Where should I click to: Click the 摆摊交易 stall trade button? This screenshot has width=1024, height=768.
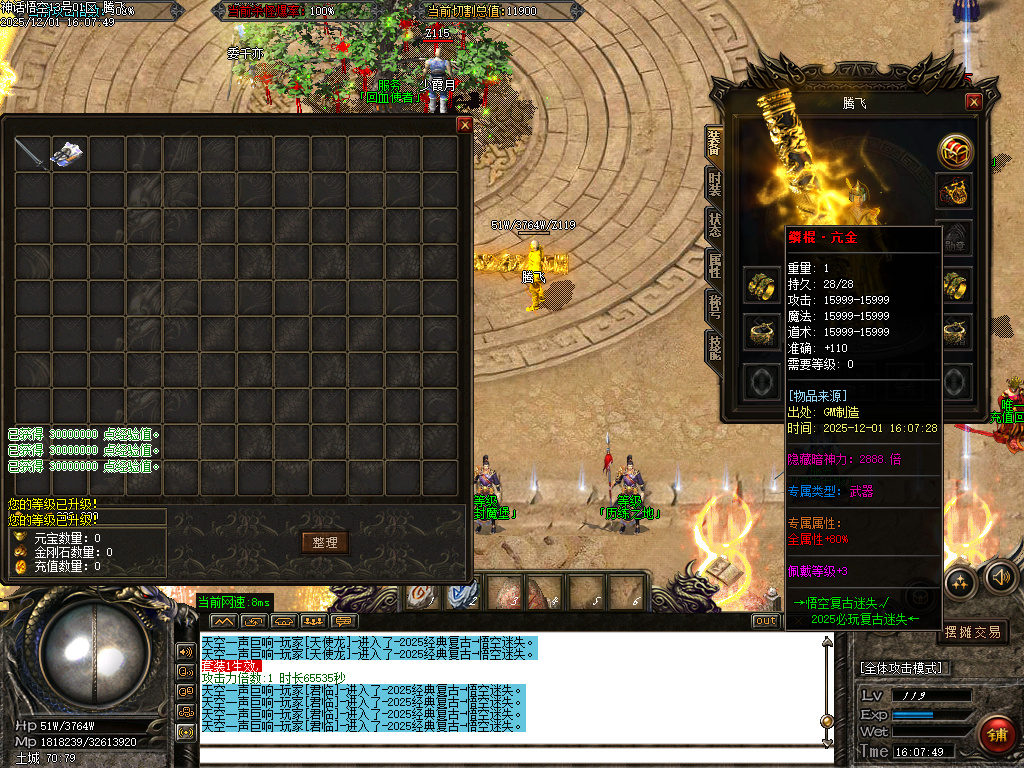973,631
